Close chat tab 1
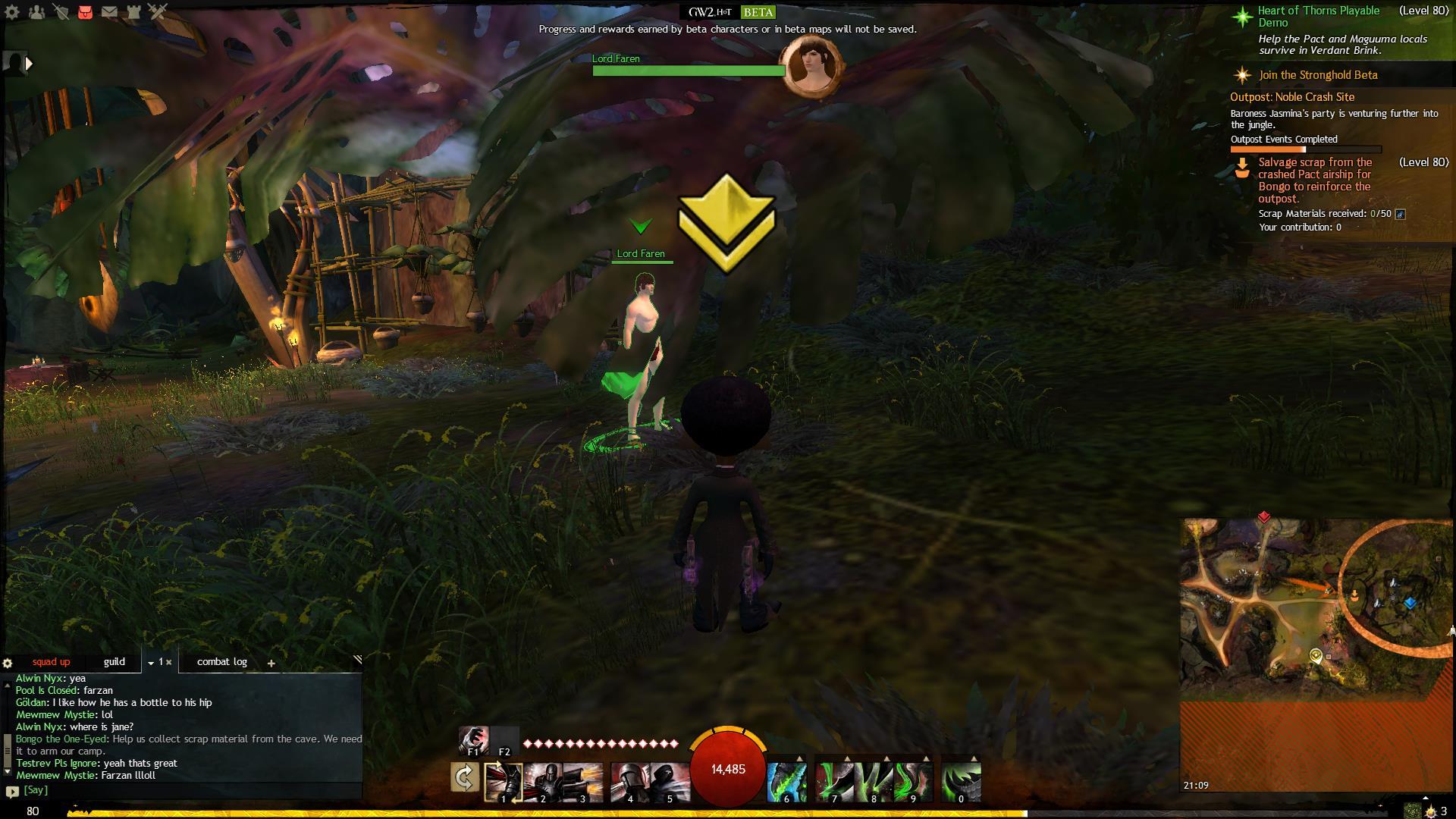The width and height of the screenshot is (1456, 819). click(x=169, y=663)
